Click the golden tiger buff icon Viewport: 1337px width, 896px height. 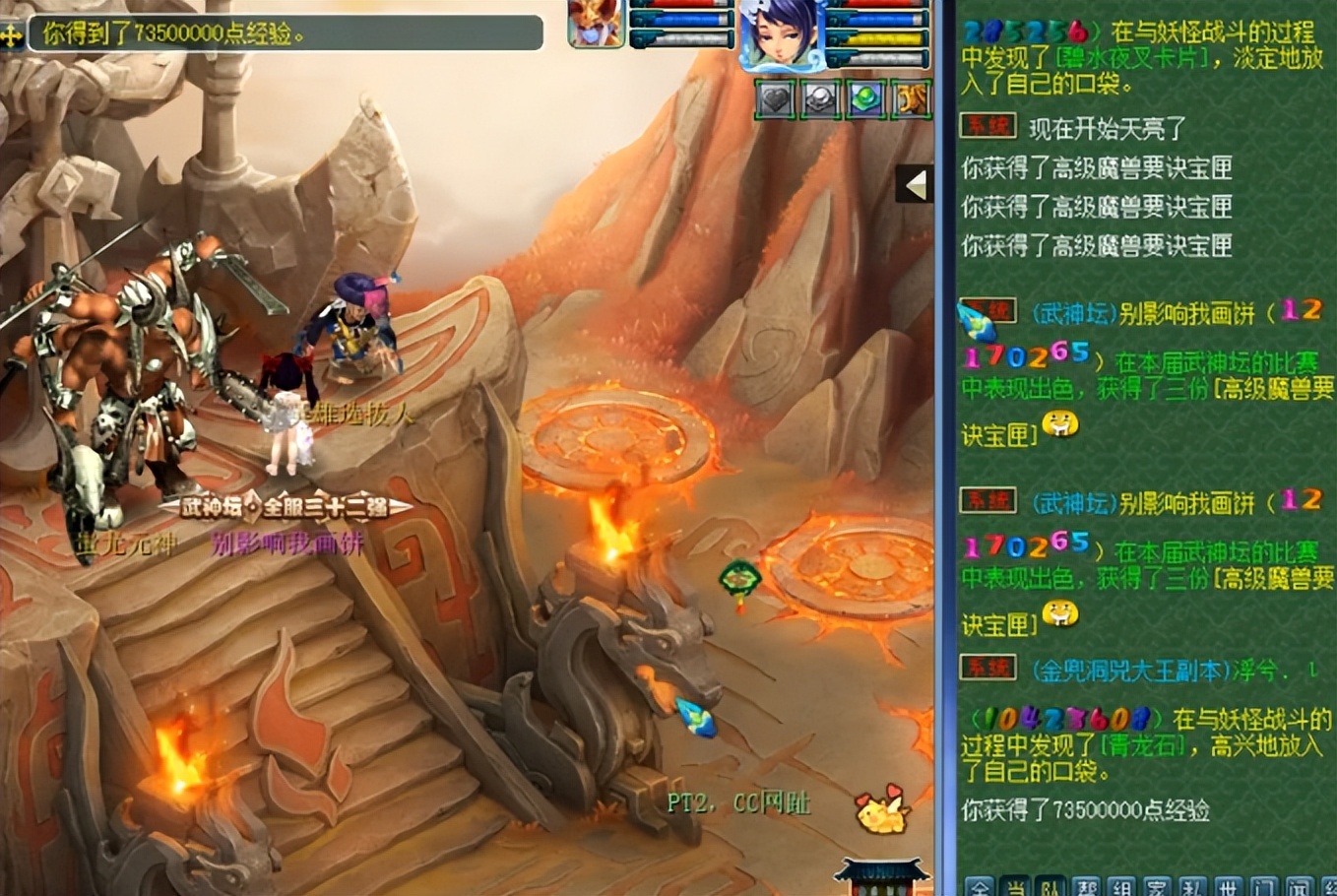coord(911,99)
